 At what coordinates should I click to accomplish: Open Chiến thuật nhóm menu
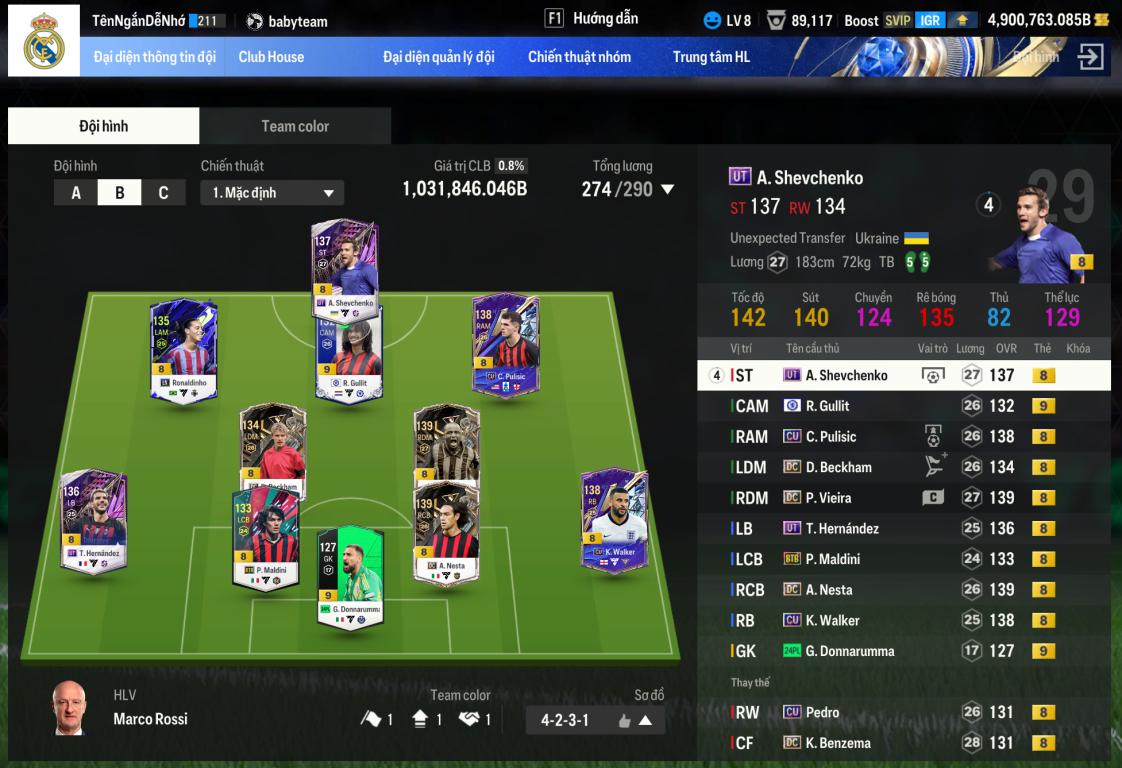pos(579,57)
